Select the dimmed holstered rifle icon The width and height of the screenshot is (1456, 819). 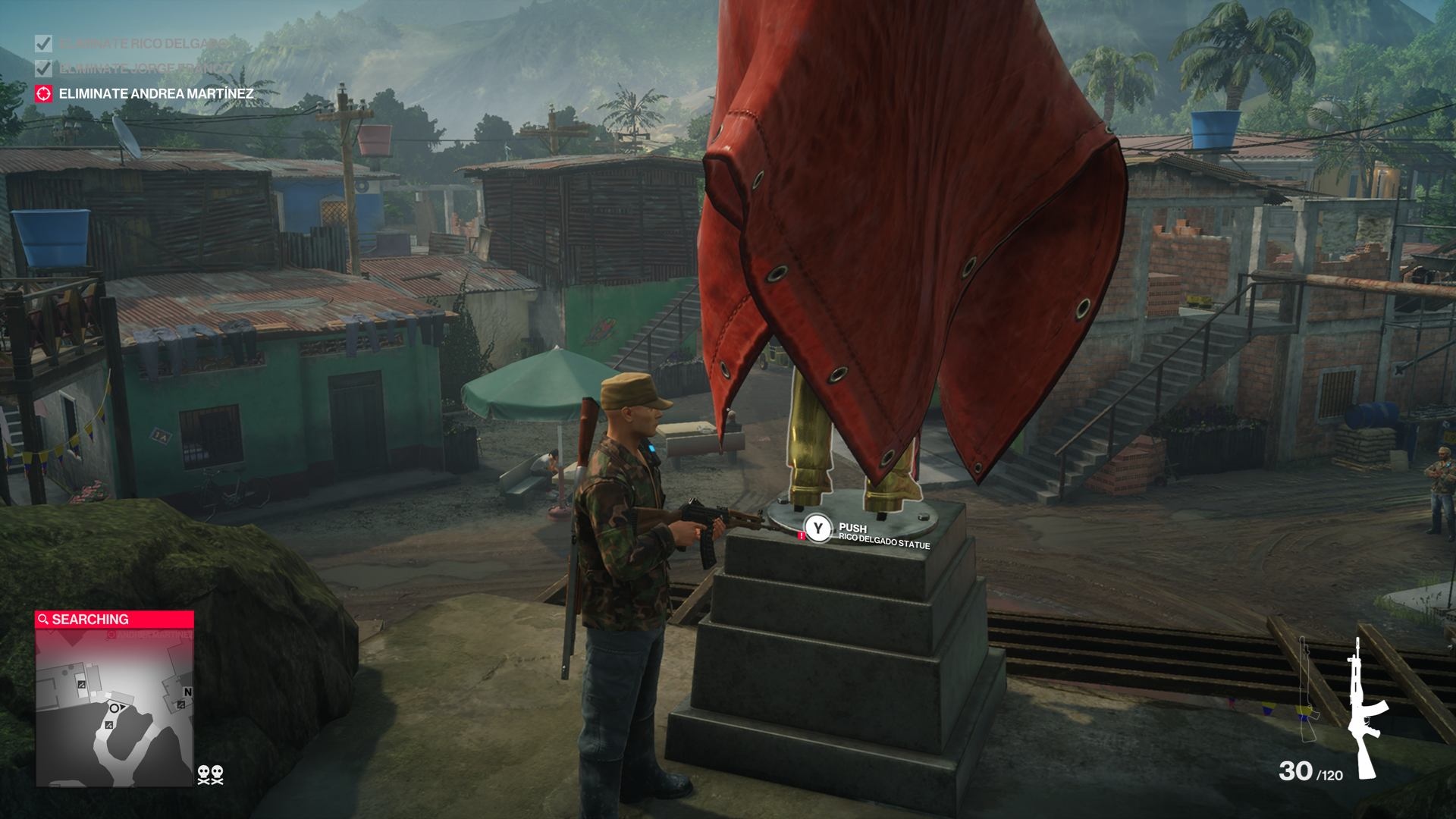[1307, 692]
